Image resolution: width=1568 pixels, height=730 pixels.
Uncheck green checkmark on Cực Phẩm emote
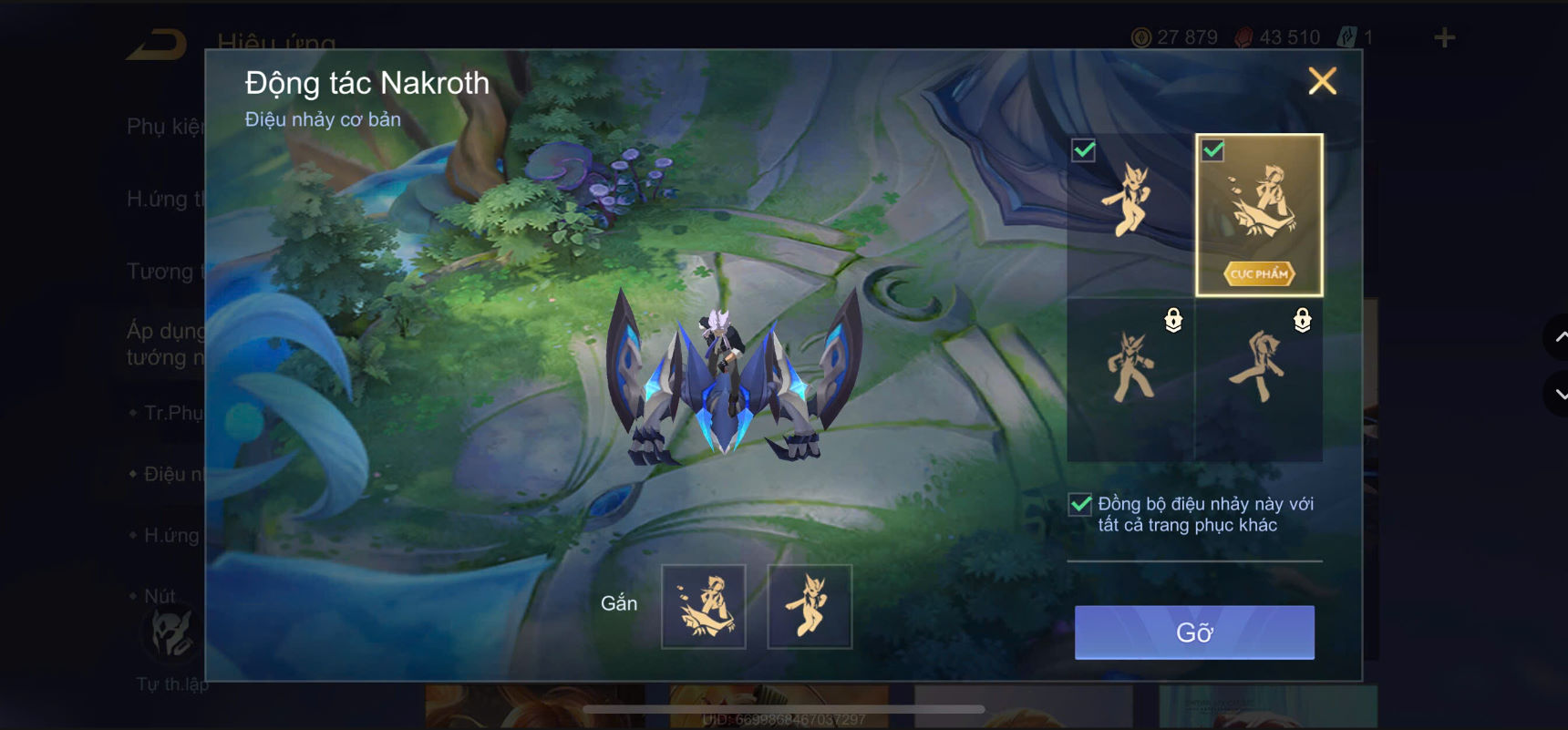pos(1212,149)
